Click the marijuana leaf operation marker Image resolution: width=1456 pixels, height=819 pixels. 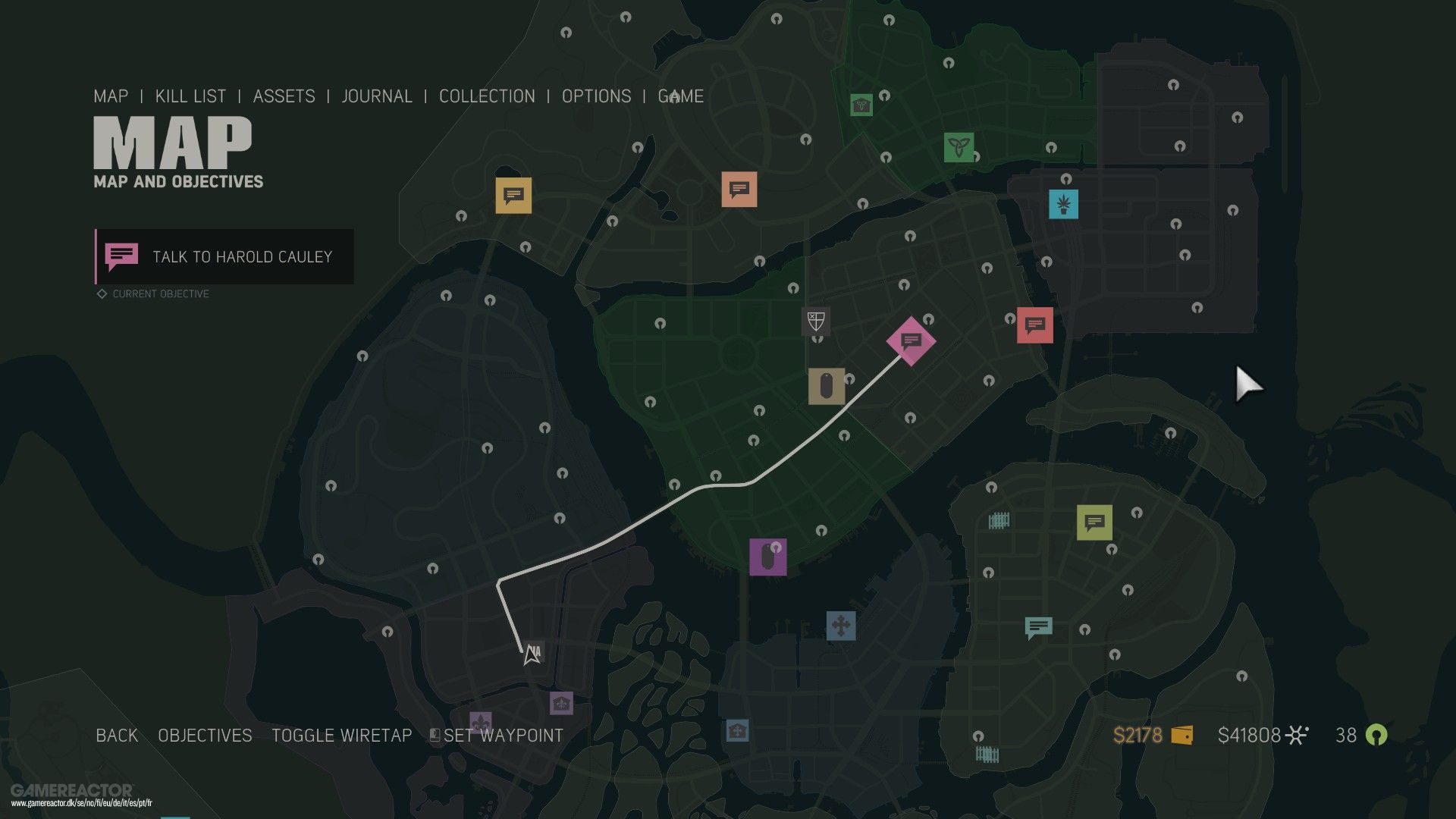click(1065, 202)
